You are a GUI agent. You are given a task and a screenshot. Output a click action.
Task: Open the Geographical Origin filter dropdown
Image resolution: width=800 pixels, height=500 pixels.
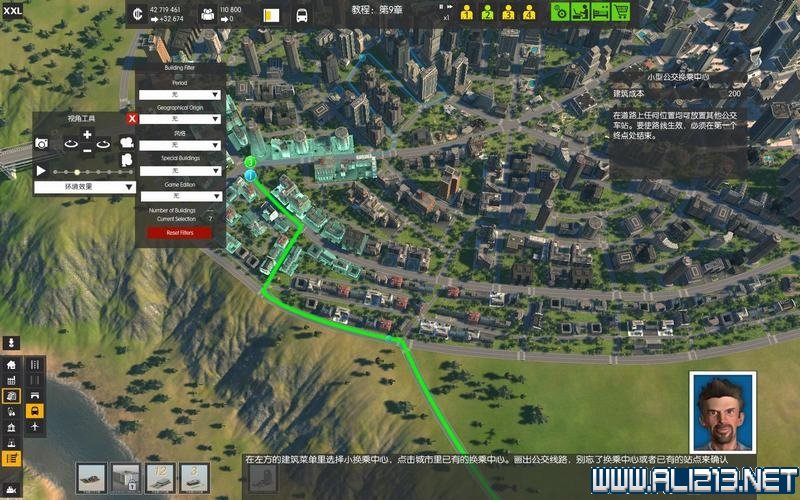(180, 119)
